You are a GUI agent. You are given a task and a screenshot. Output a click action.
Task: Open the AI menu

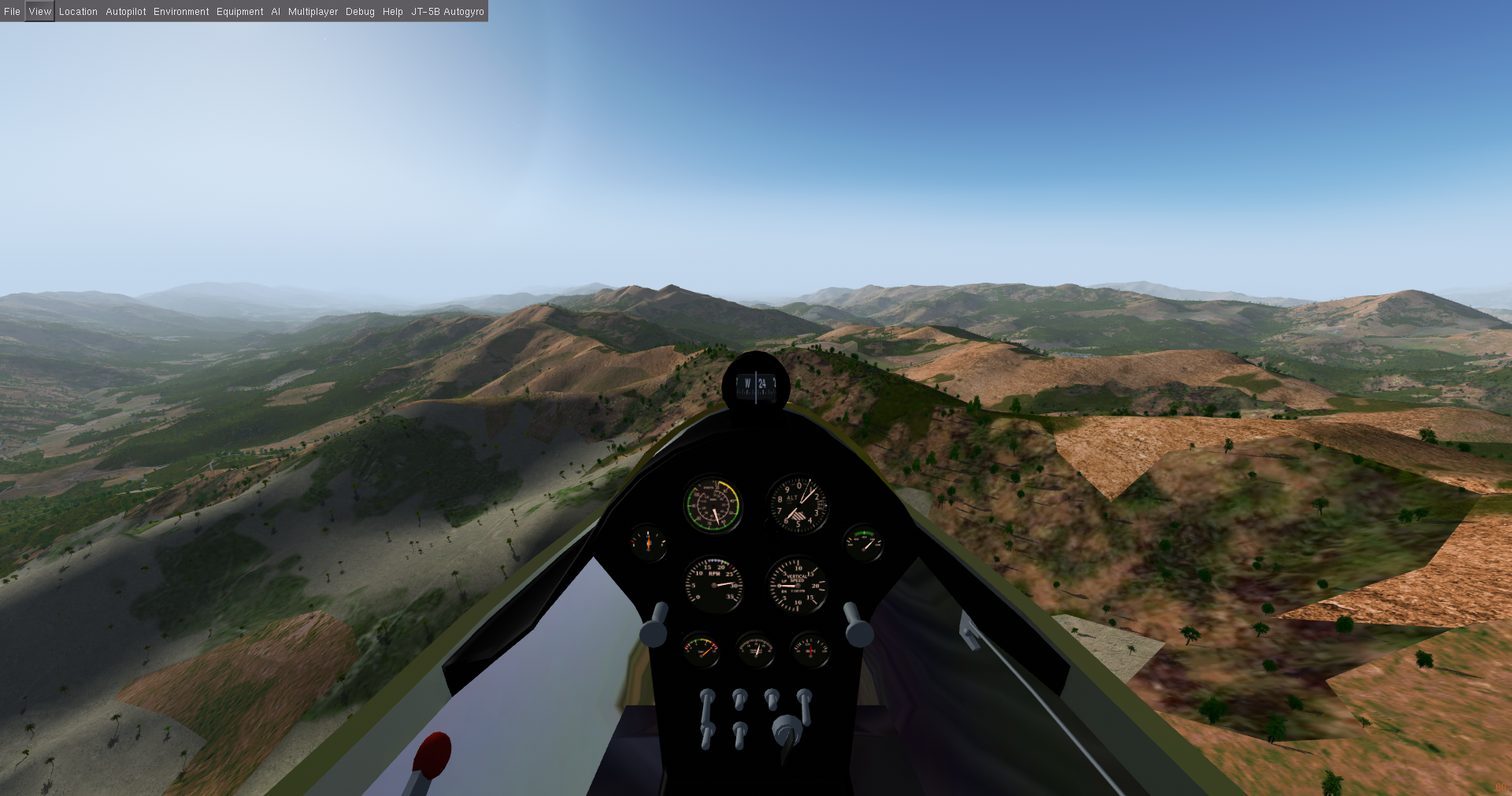(276, 12)
